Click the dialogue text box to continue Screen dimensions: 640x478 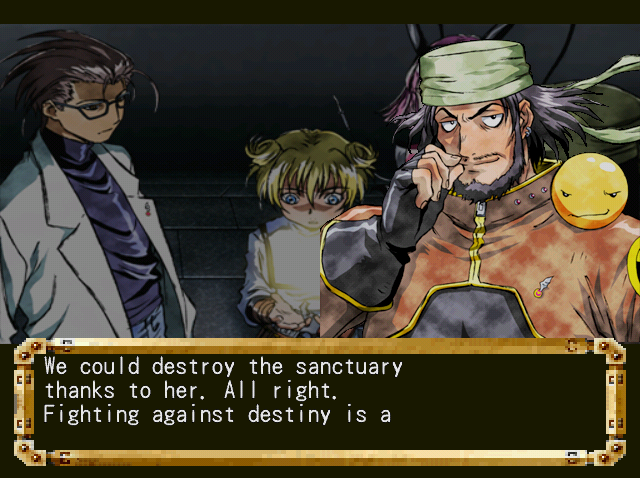tap(319, 400)
